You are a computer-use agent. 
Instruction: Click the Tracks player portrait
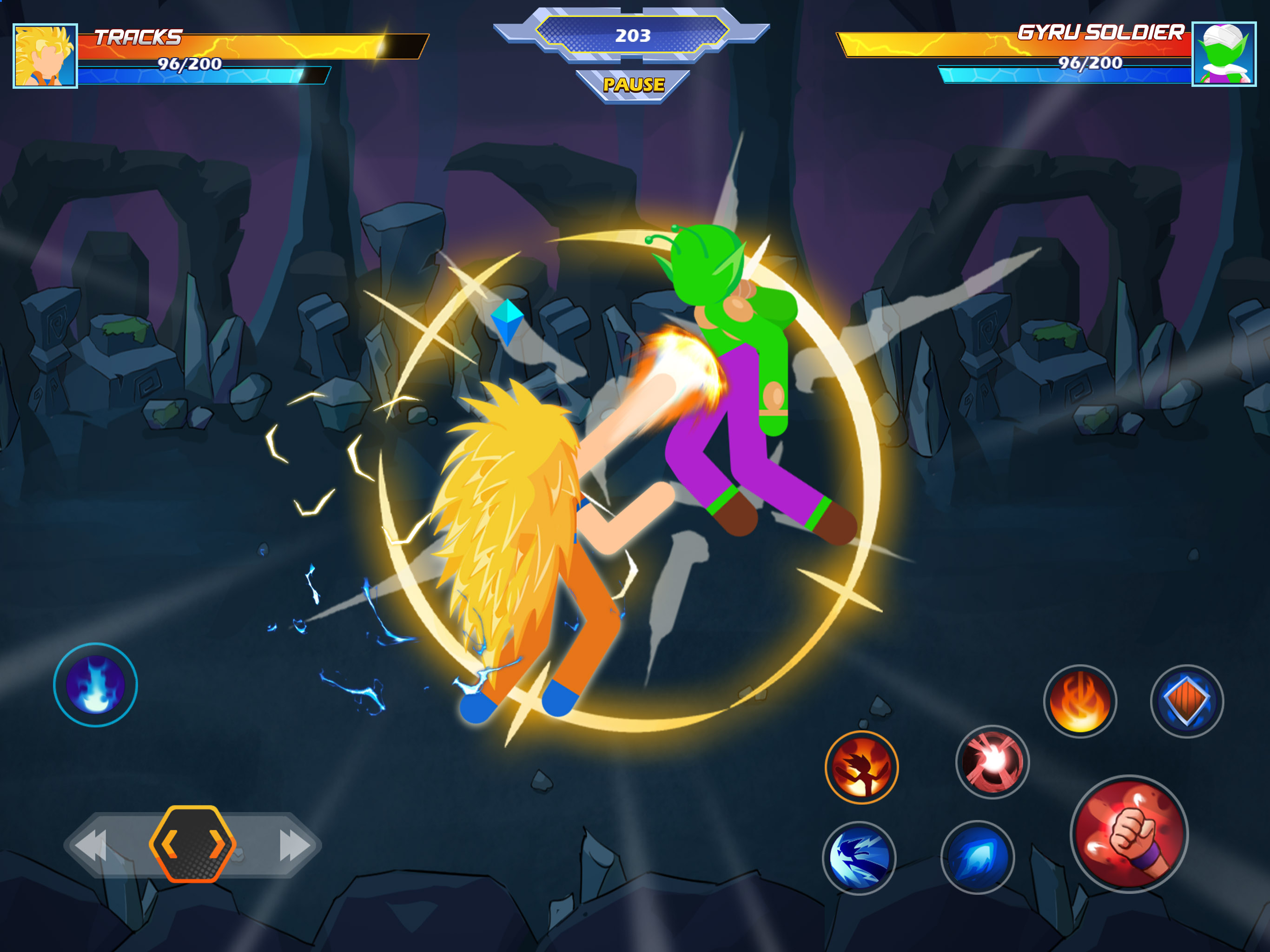point(46,56)
